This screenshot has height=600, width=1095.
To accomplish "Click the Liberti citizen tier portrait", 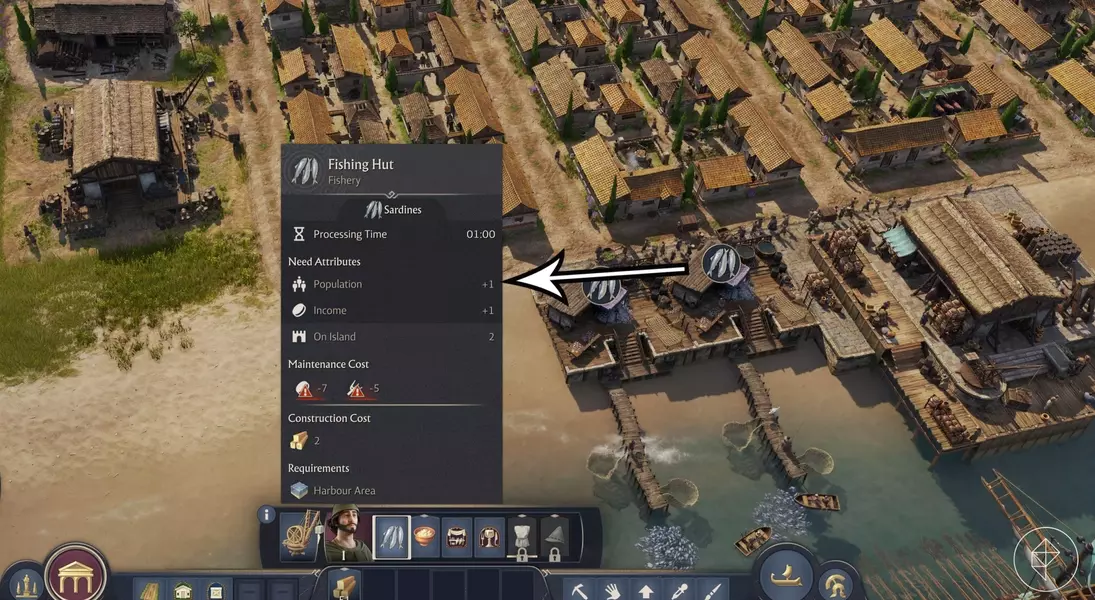I will (343, 537).
